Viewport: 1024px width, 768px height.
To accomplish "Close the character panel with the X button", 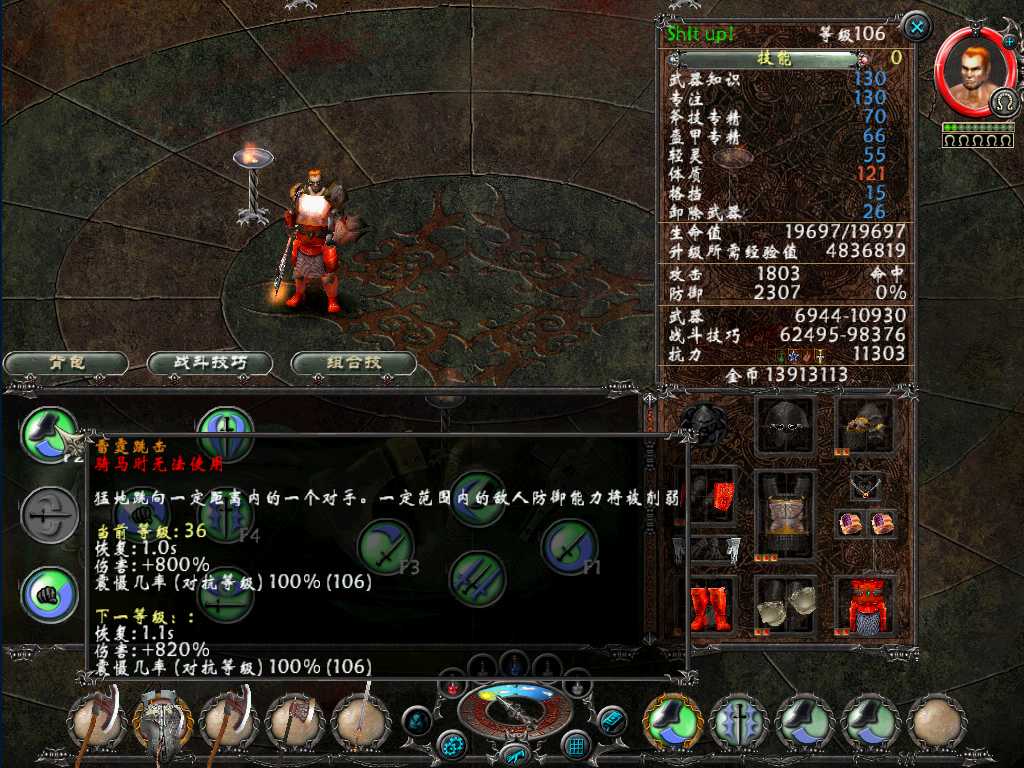I will tap(916, 26).
